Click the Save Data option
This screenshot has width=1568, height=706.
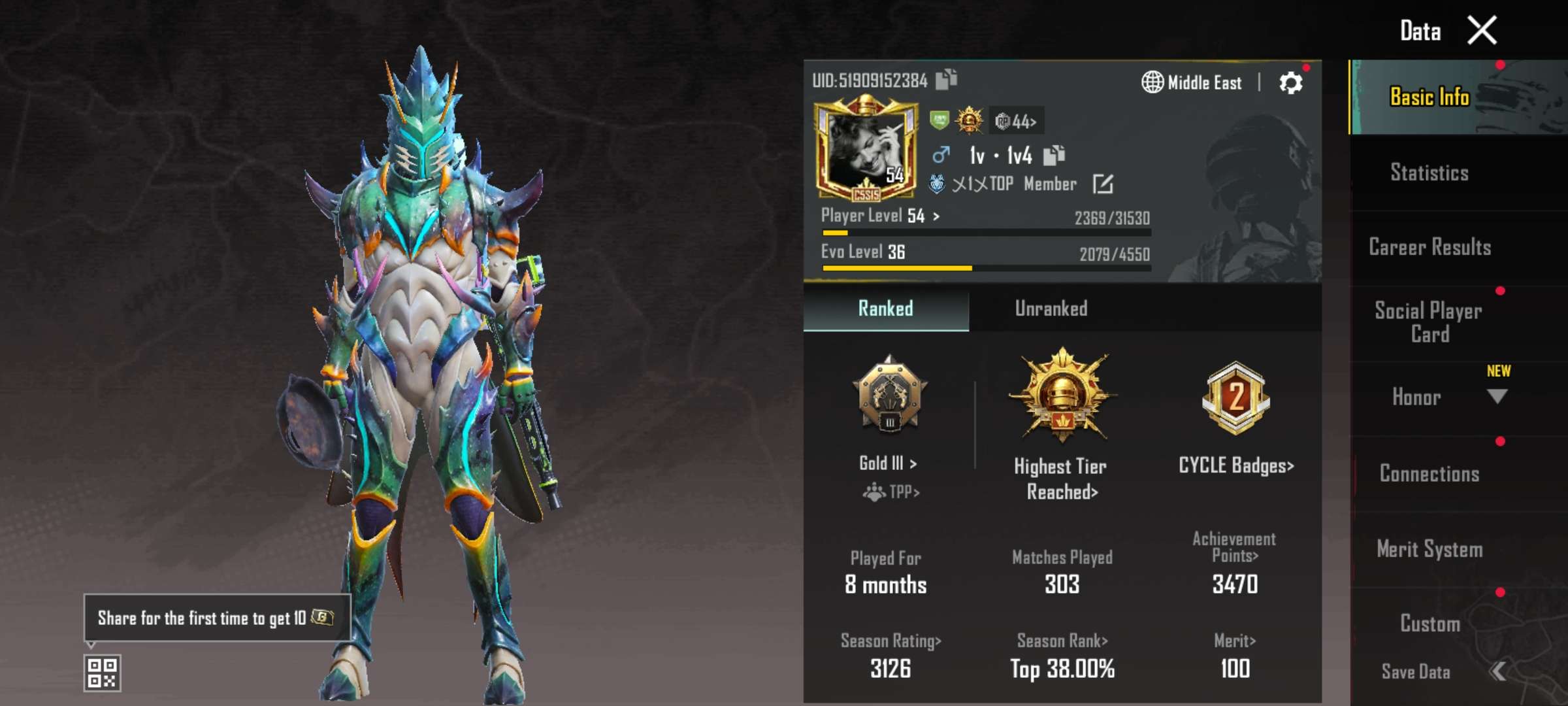1416,671
